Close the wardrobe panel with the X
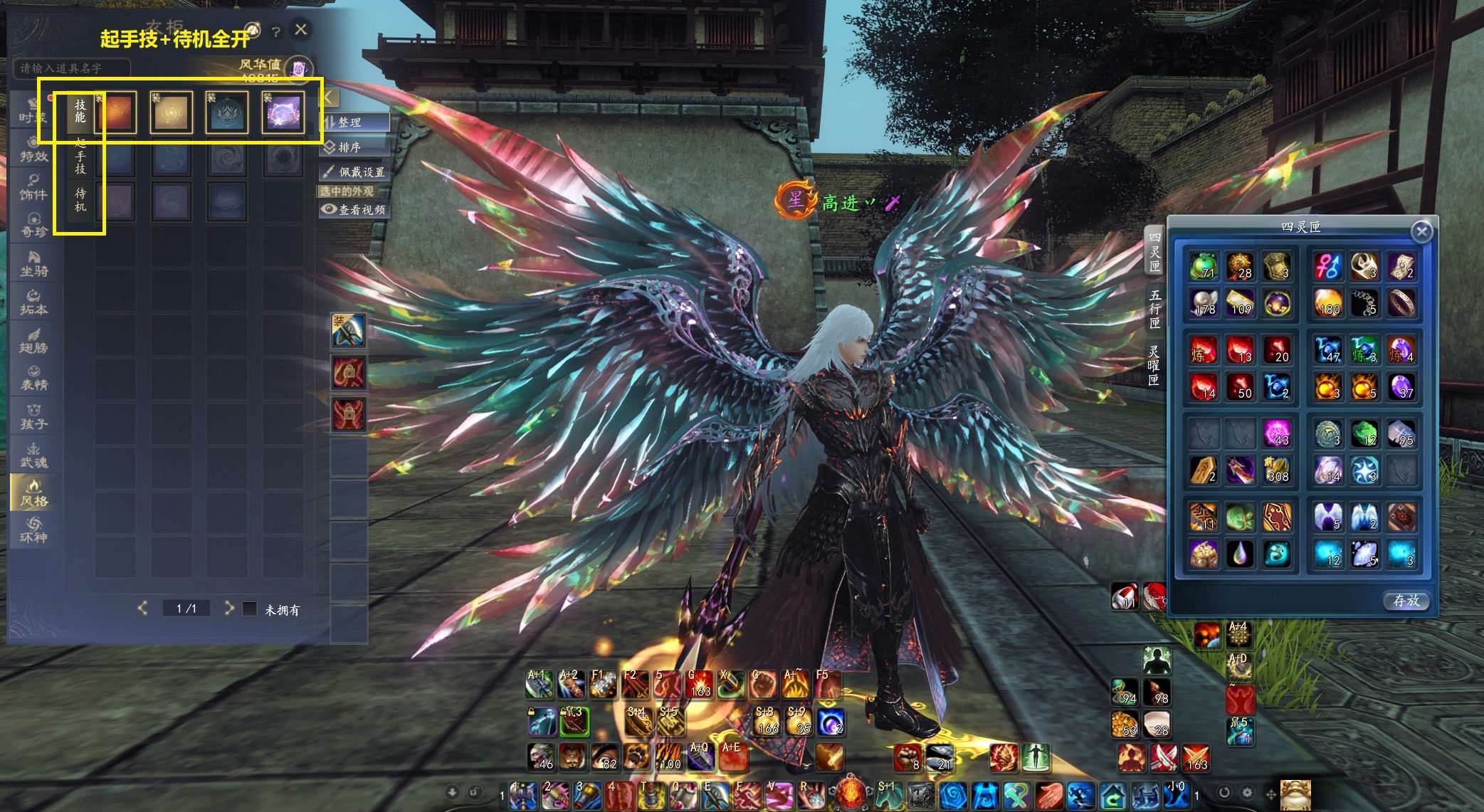Image resolution: width=1484 pixels, height=812 pixels. [301, 30]
